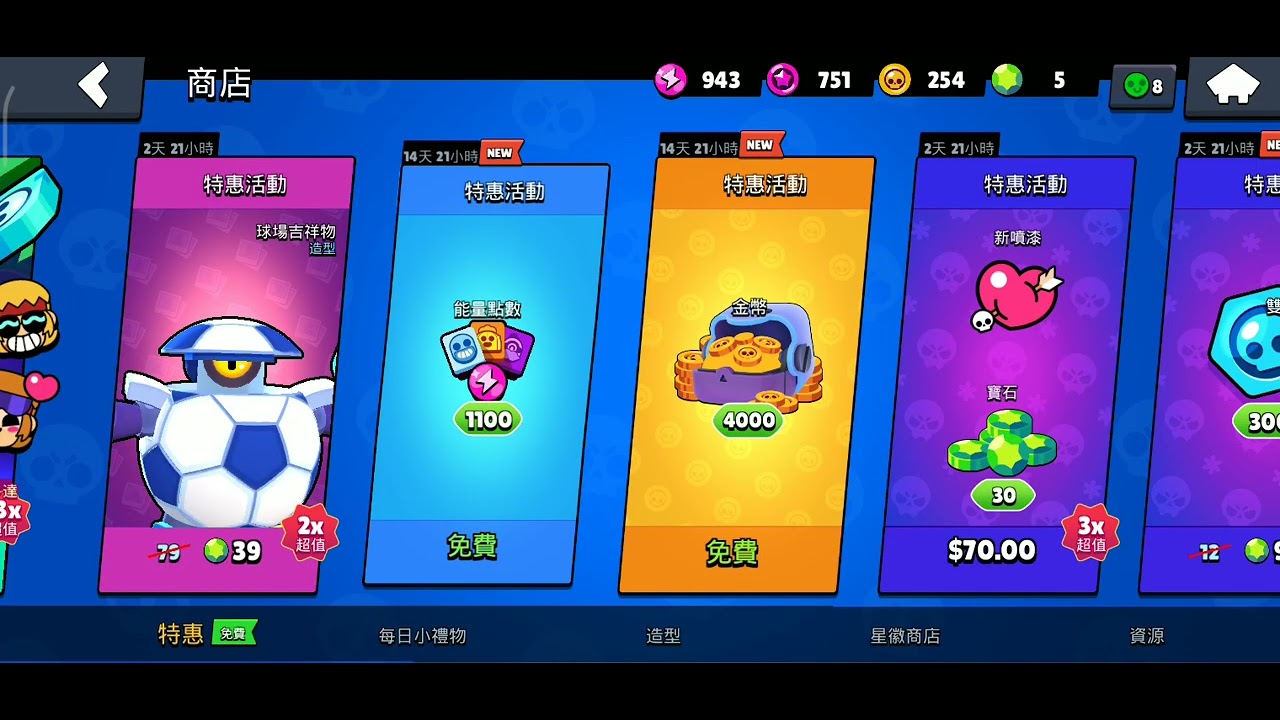Image resolution: width=1280 pixels, height=720 pixels.
Task: Tap the pink lightning power points icon
Action: pos(670,80)
